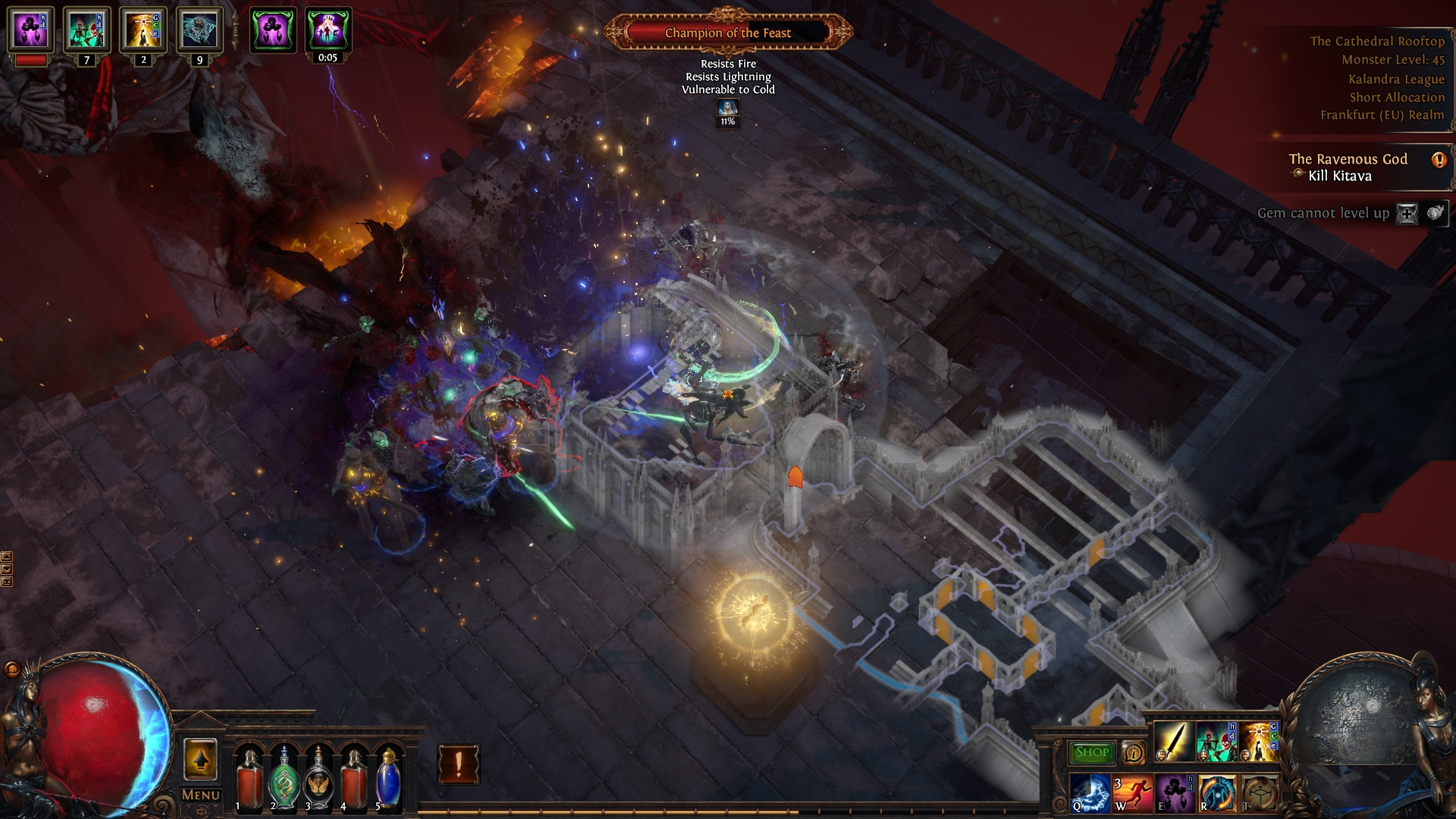Activate the blue figure aura skill on R
The width and height of the screenshot is (1456, 819).
(1216, 792)
